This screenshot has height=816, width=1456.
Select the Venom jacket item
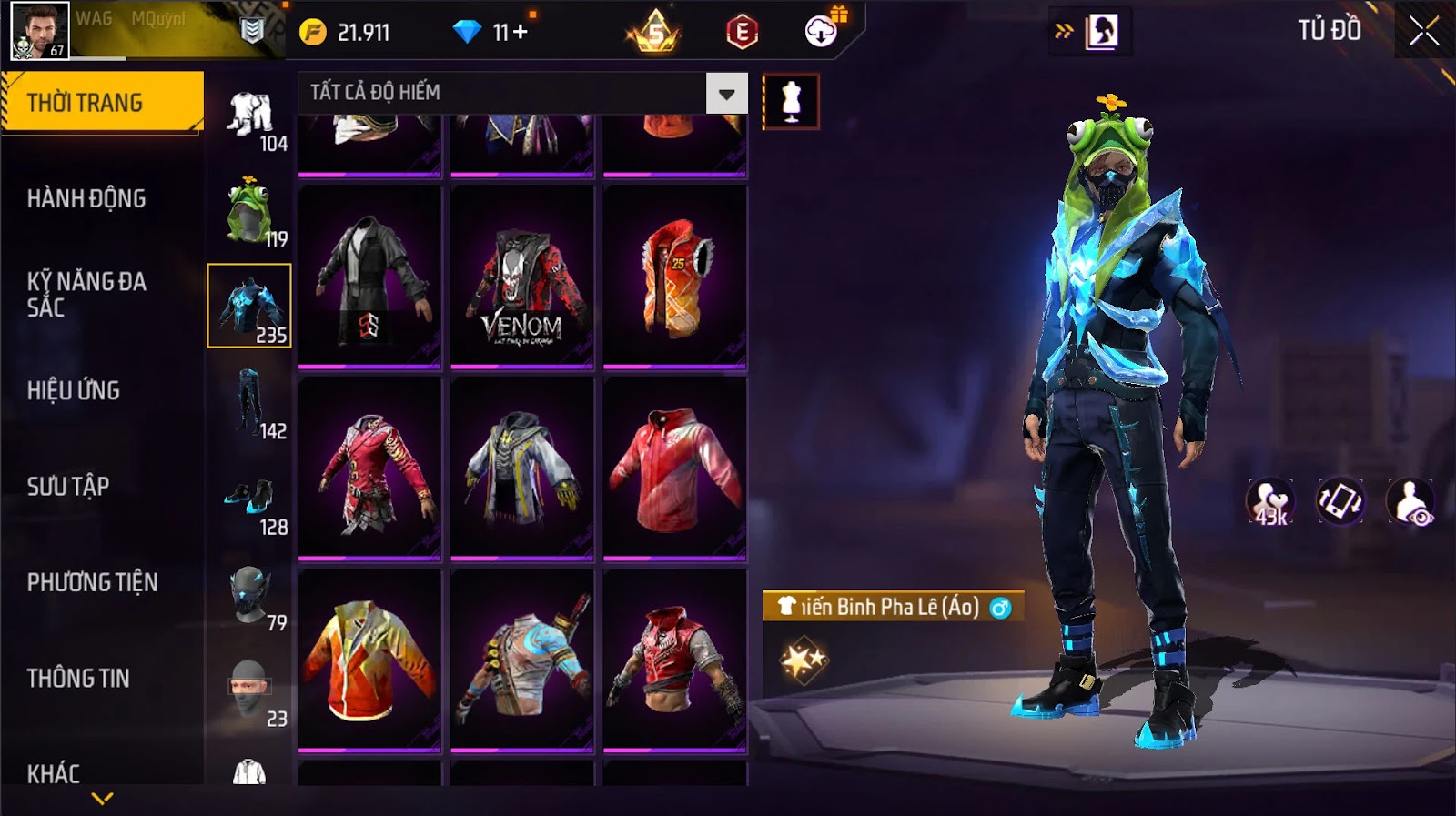pyautogui.click(x=522, y=277)
